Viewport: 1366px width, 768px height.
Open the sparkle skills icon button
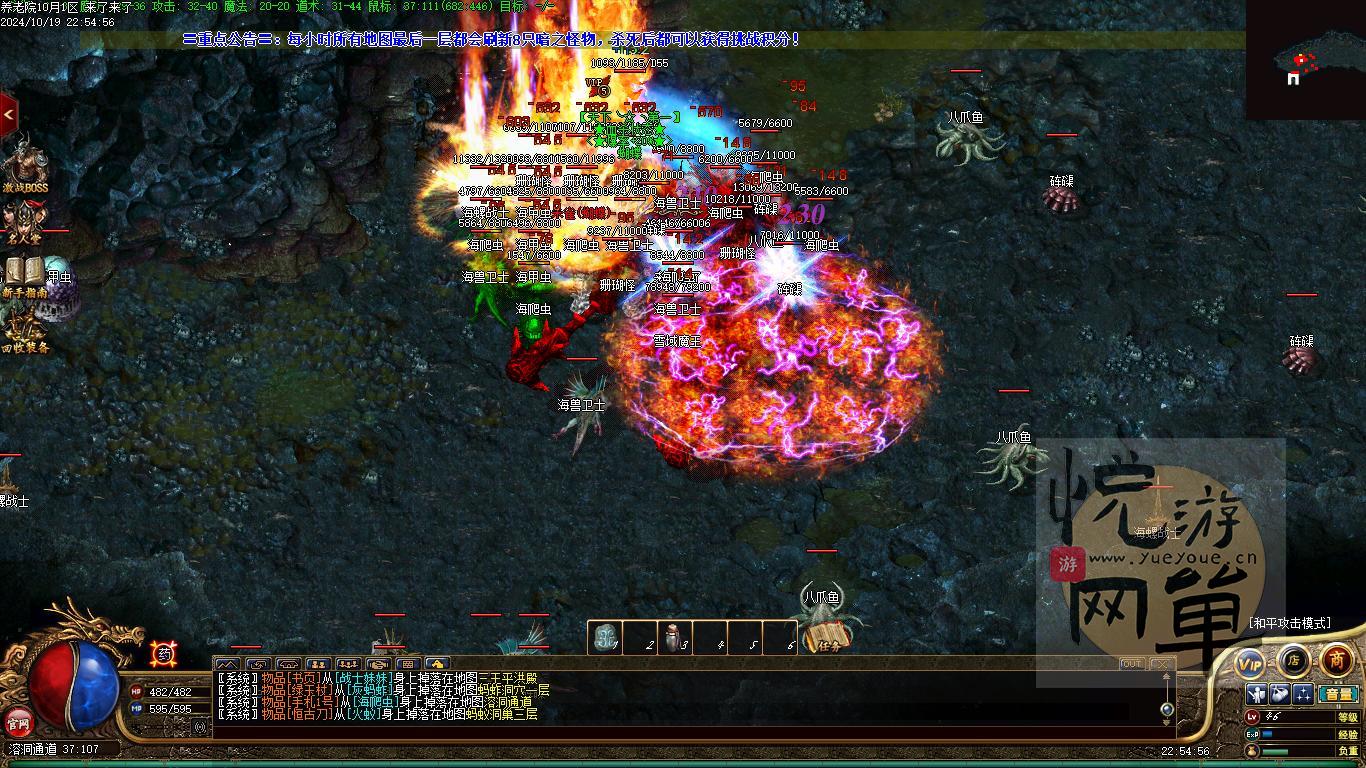[1303, 694]
